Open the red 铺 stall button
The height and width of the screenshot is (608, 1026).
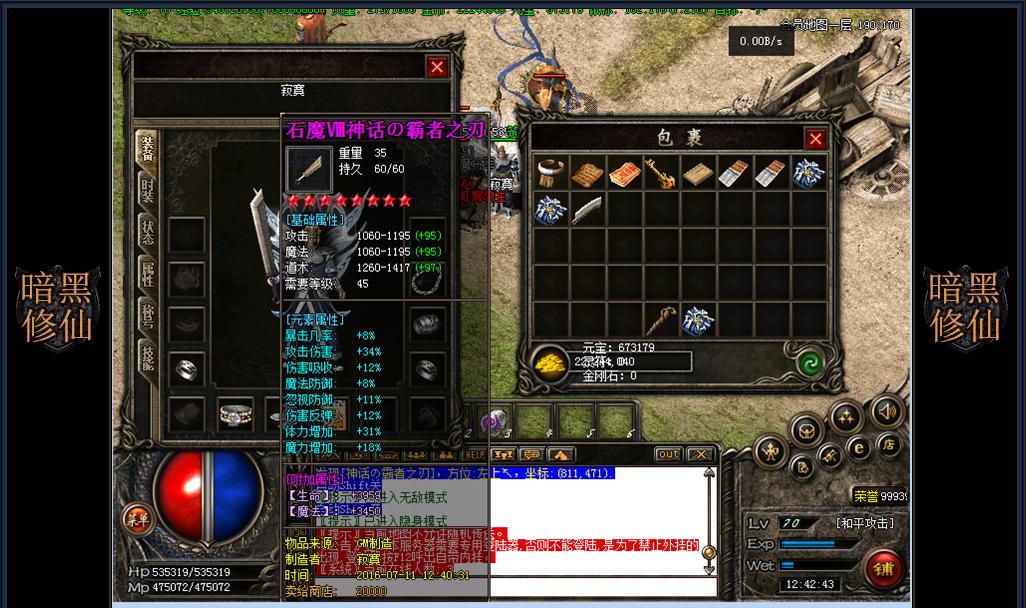884,568
